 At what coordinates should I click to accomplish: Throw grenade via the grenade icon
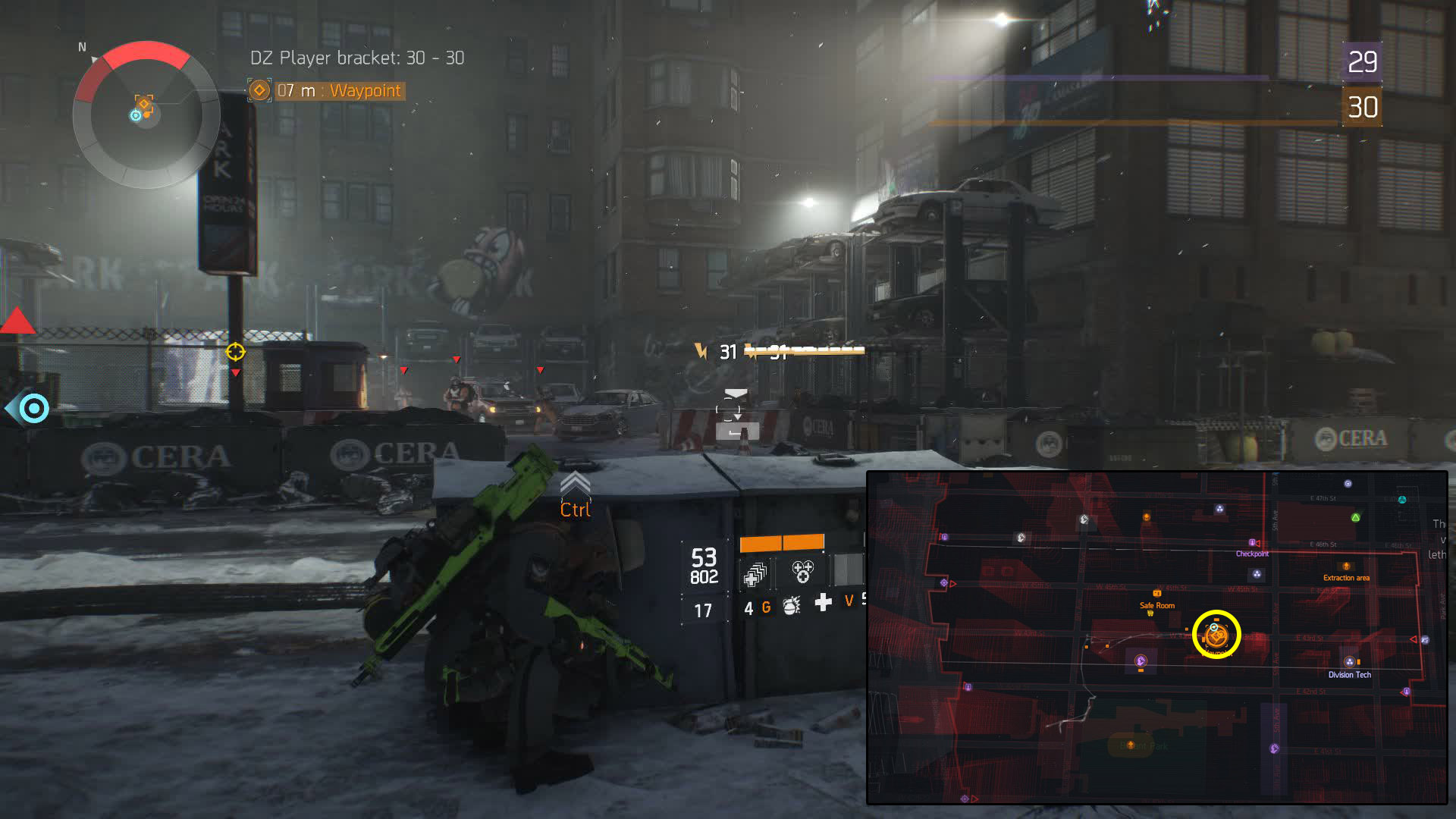792,605
